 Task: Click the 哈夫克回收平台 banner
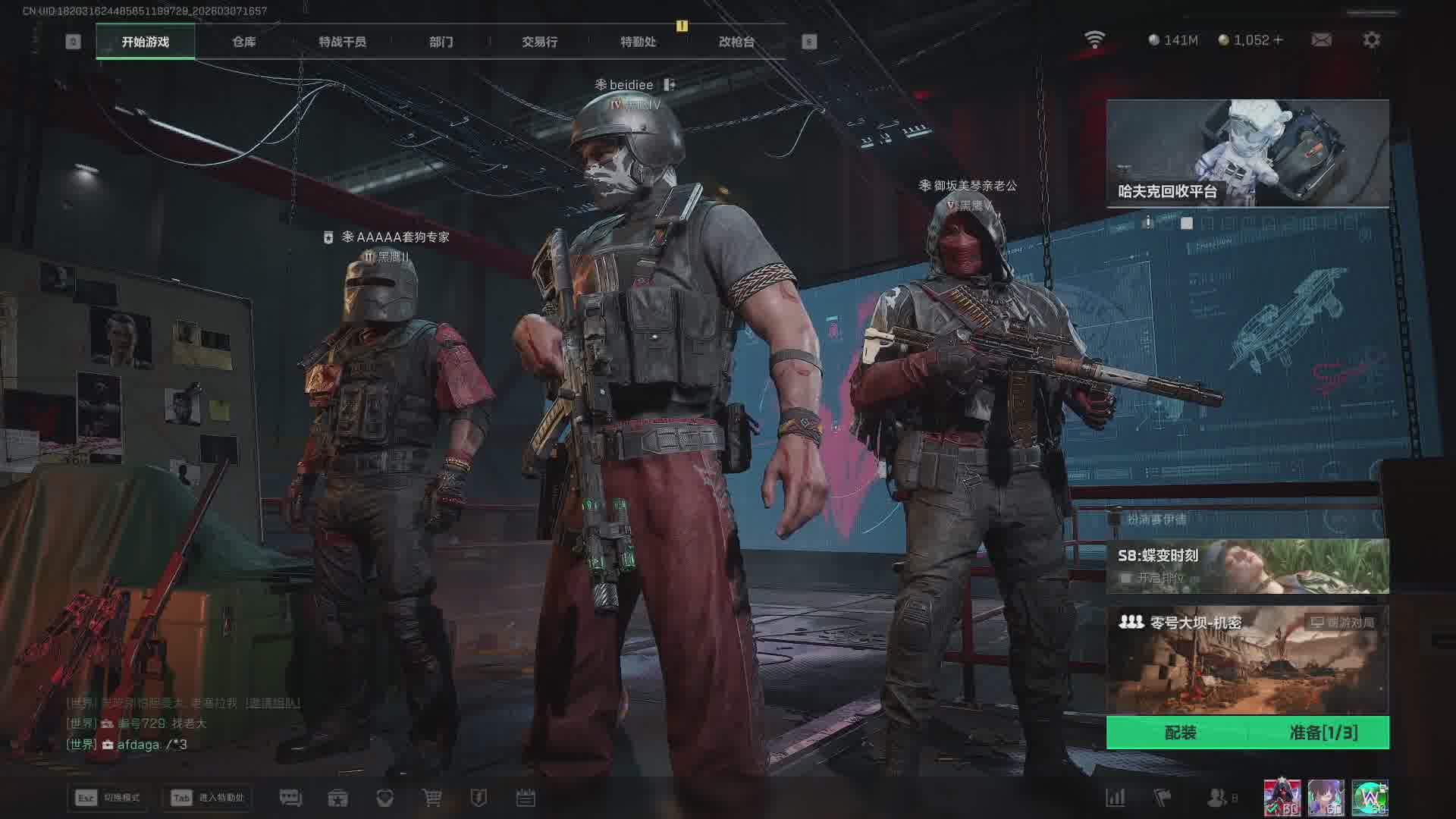tap(1247, 153)
